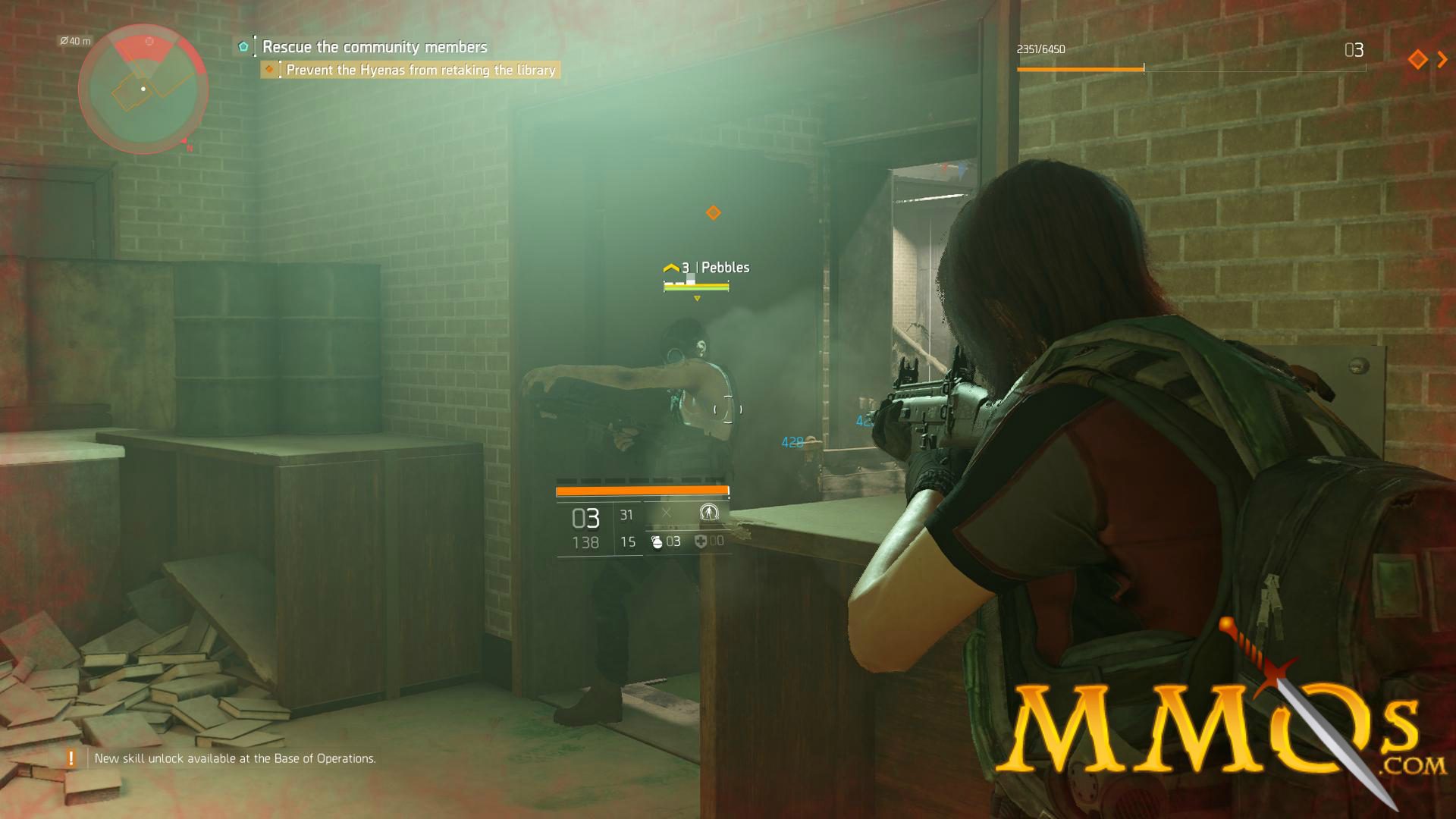Expand the orange chevron arrow at top right
This screenshot has width=1456, height=819.
click(1442, 59)
